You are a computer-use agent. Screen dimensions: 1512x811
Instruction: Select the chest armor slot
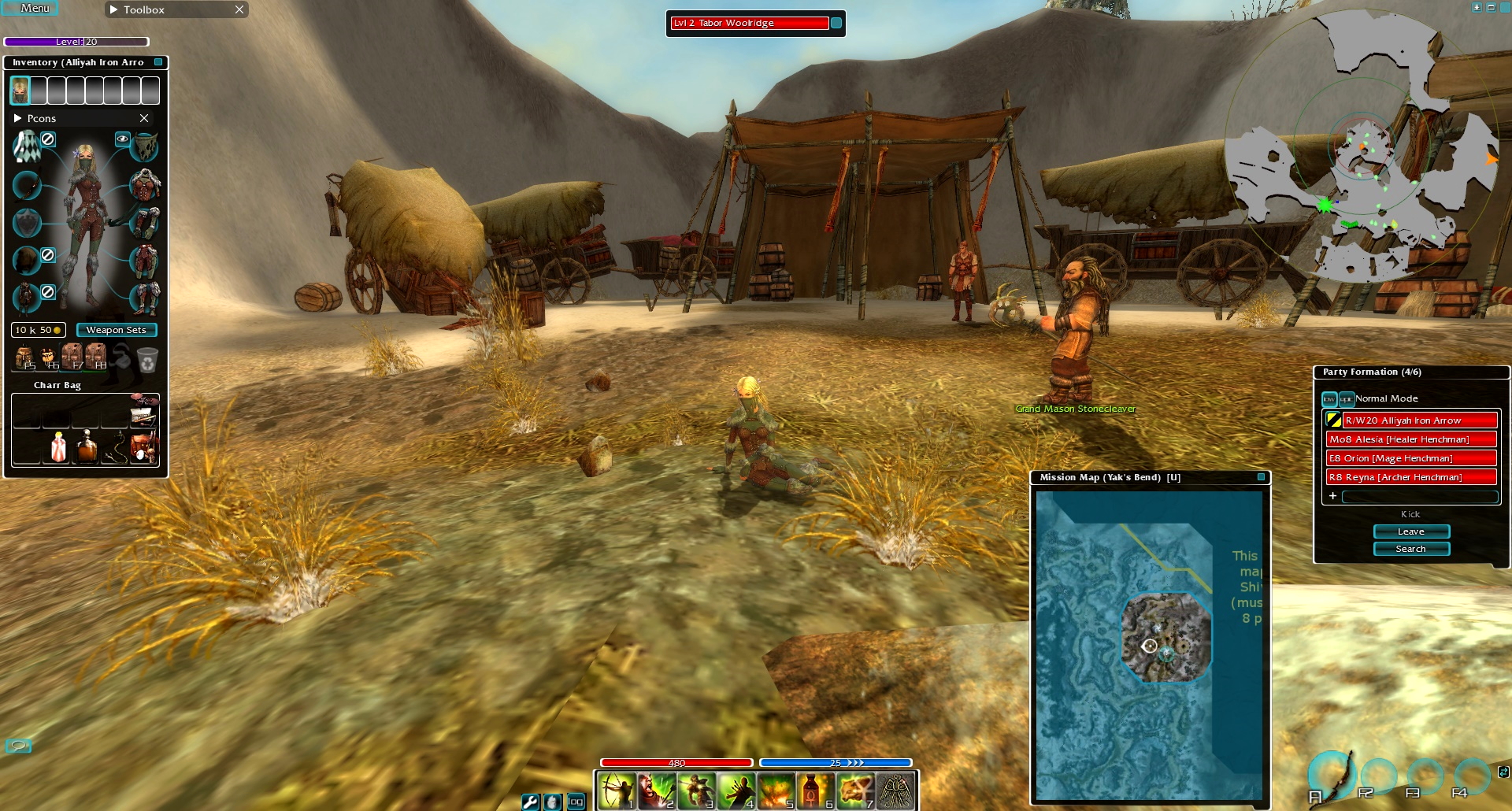point(145,186)
